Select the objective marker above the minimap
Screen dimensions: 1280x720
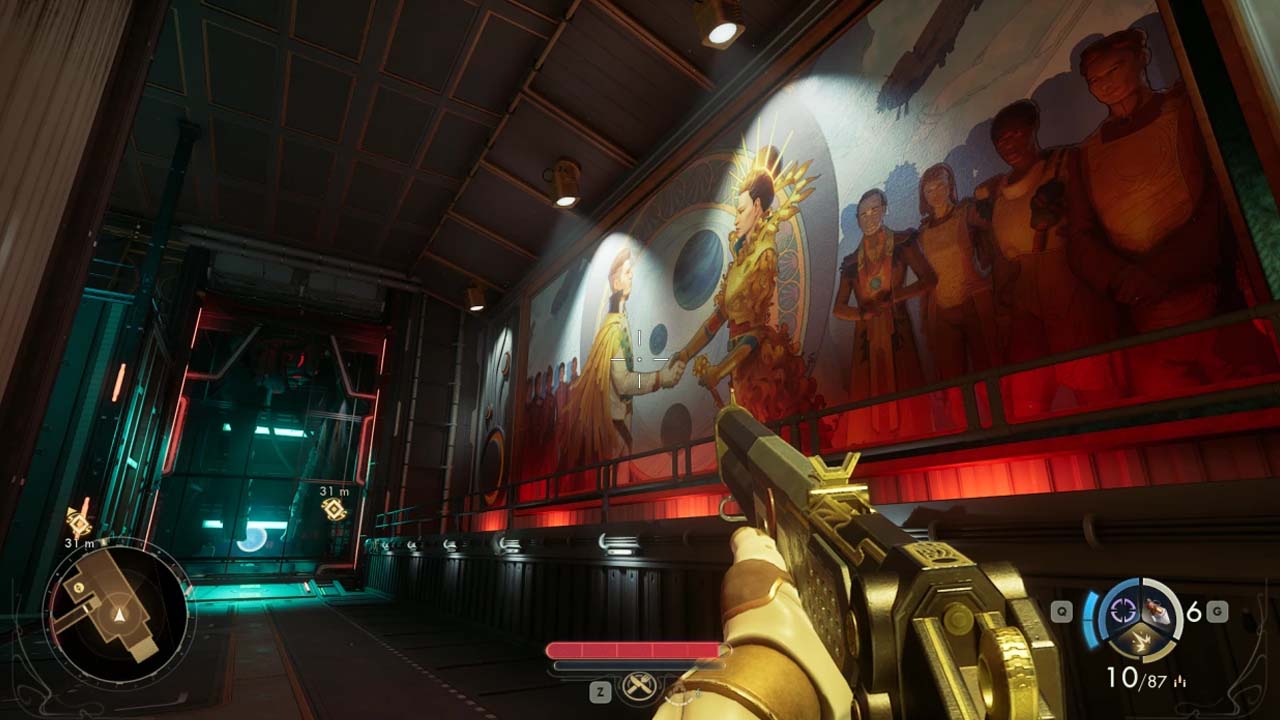click(78, 521)
